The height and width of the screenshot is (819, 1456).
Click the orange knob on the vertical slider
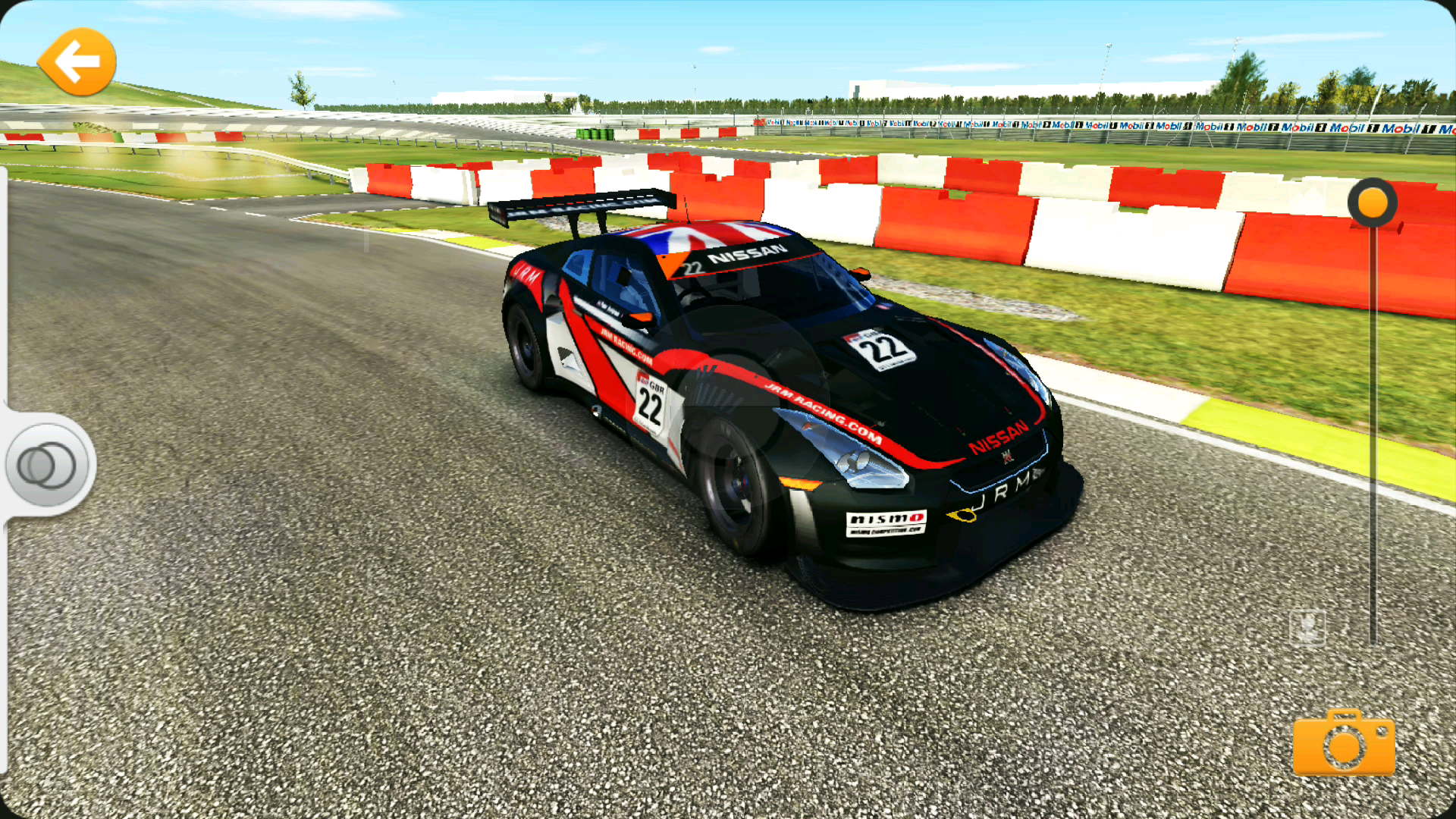click(1373, 203)
